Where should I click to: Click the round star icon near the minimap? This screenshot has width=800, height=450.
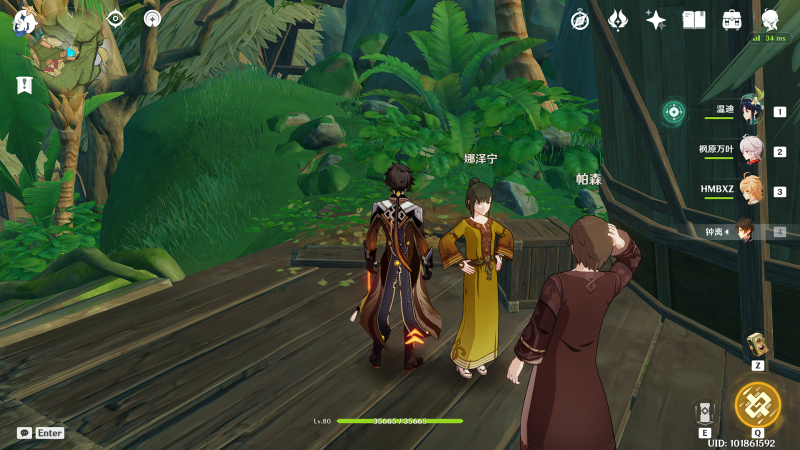pos(152,18)
